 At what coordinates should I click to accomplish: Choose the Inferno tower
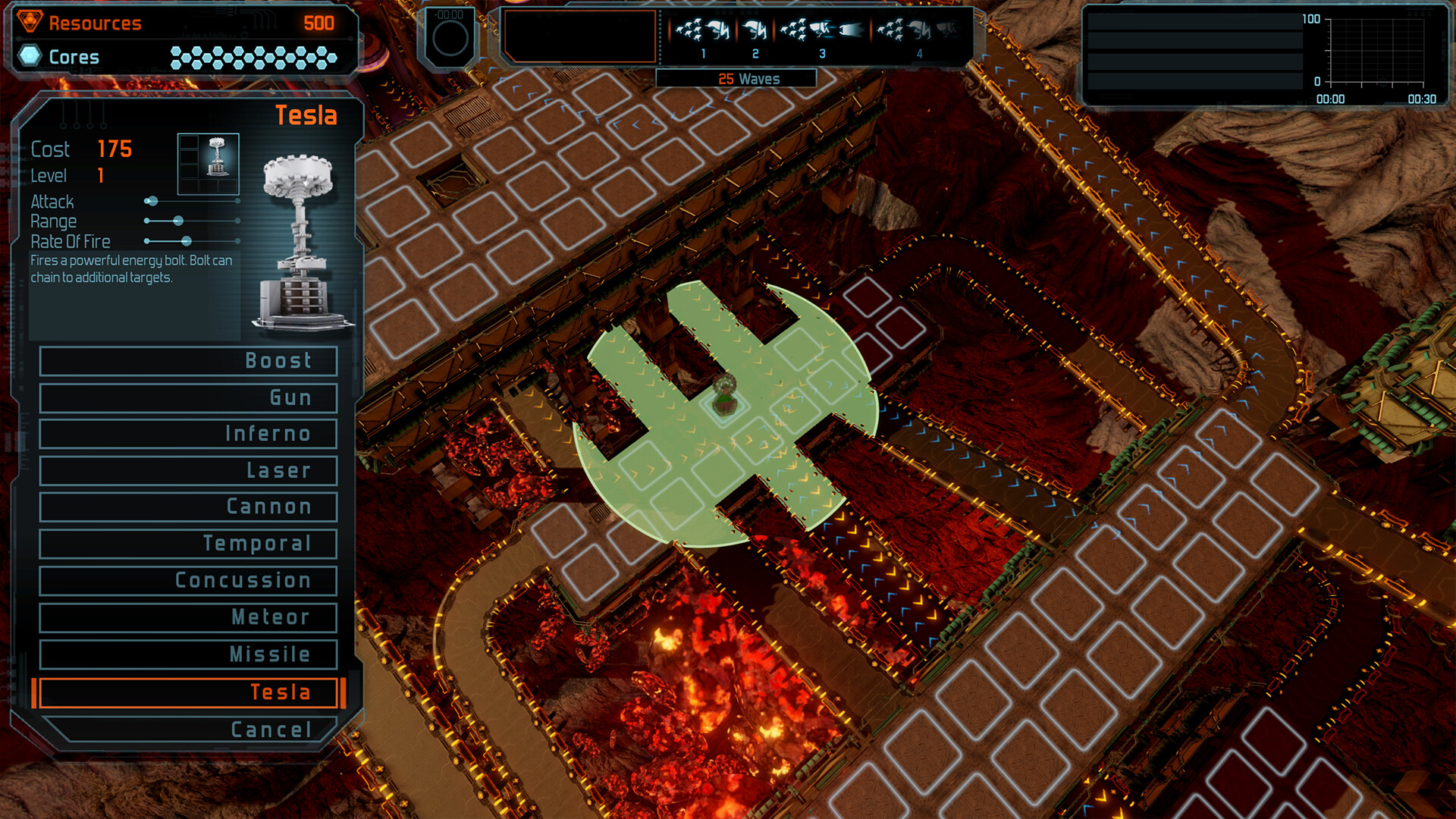[187, 434]
